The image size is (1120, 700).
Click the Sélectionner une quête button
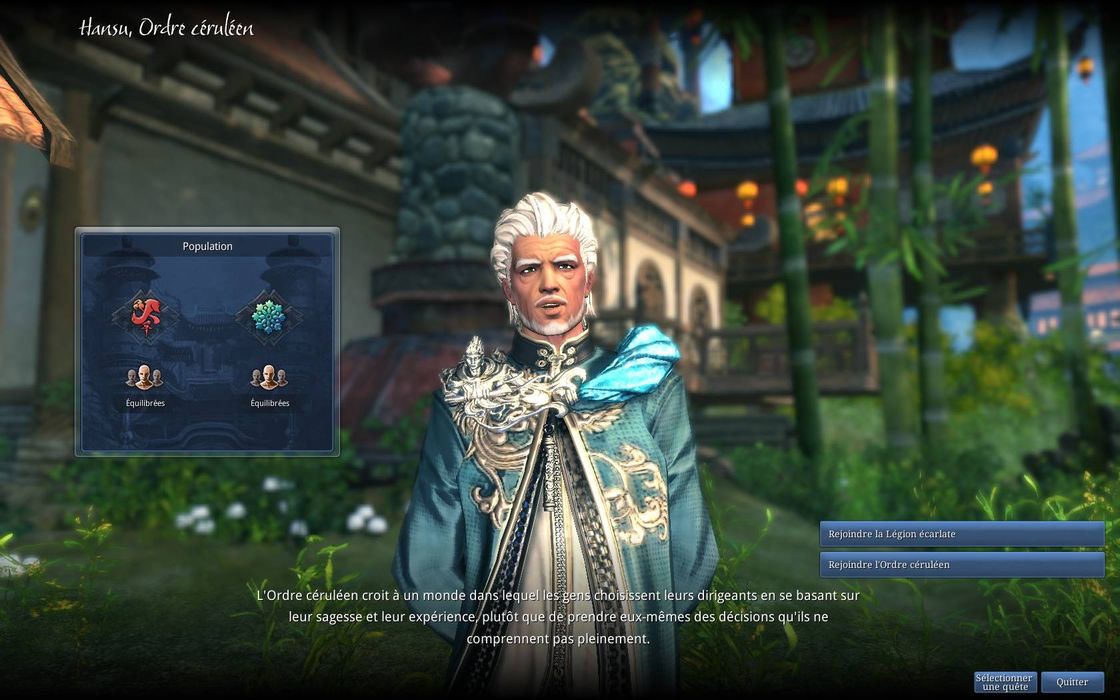pyautogui.click(x=1005, y=682)
